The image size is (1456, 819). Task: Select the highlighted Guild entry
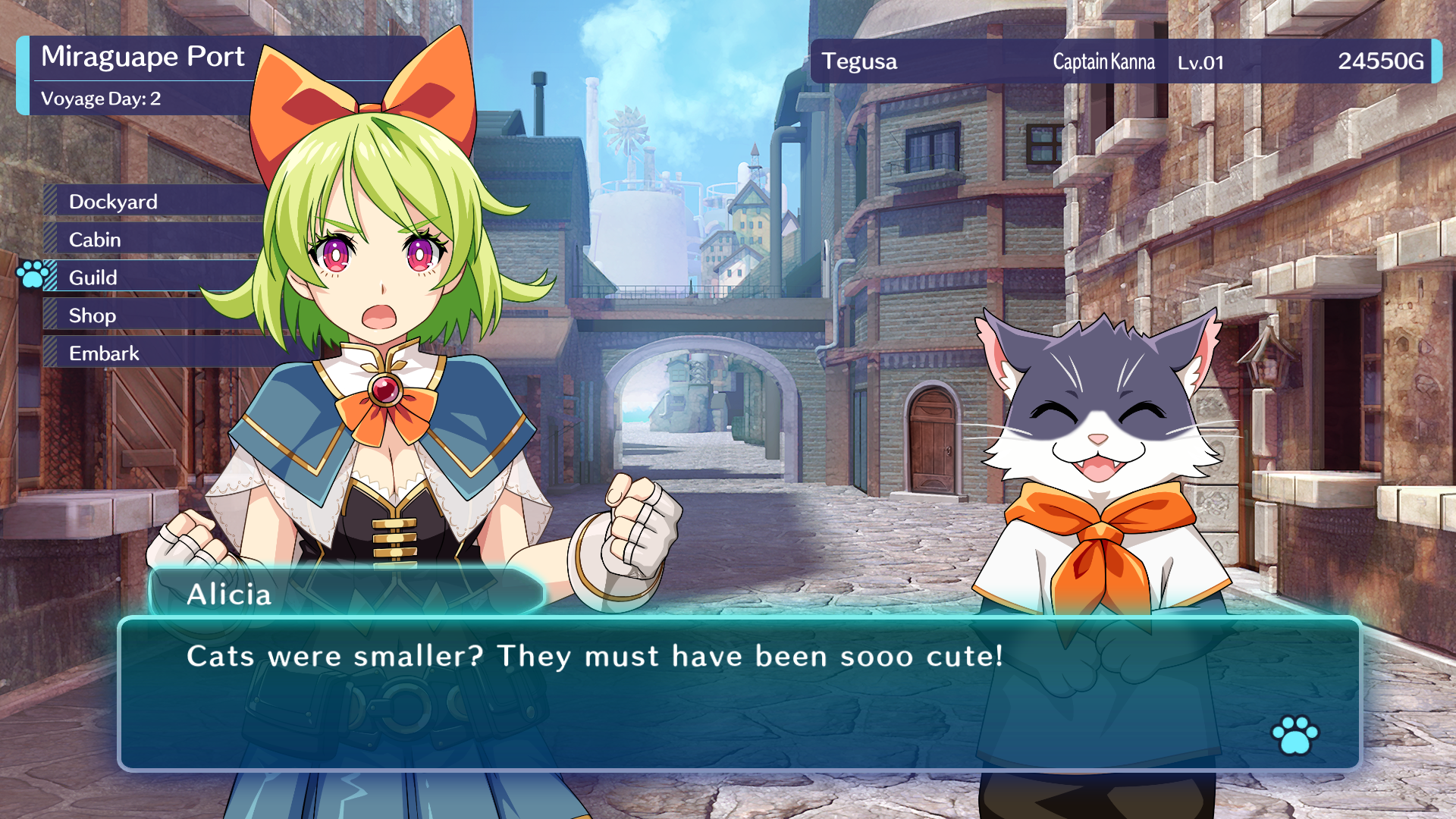(x=92, y=278)
